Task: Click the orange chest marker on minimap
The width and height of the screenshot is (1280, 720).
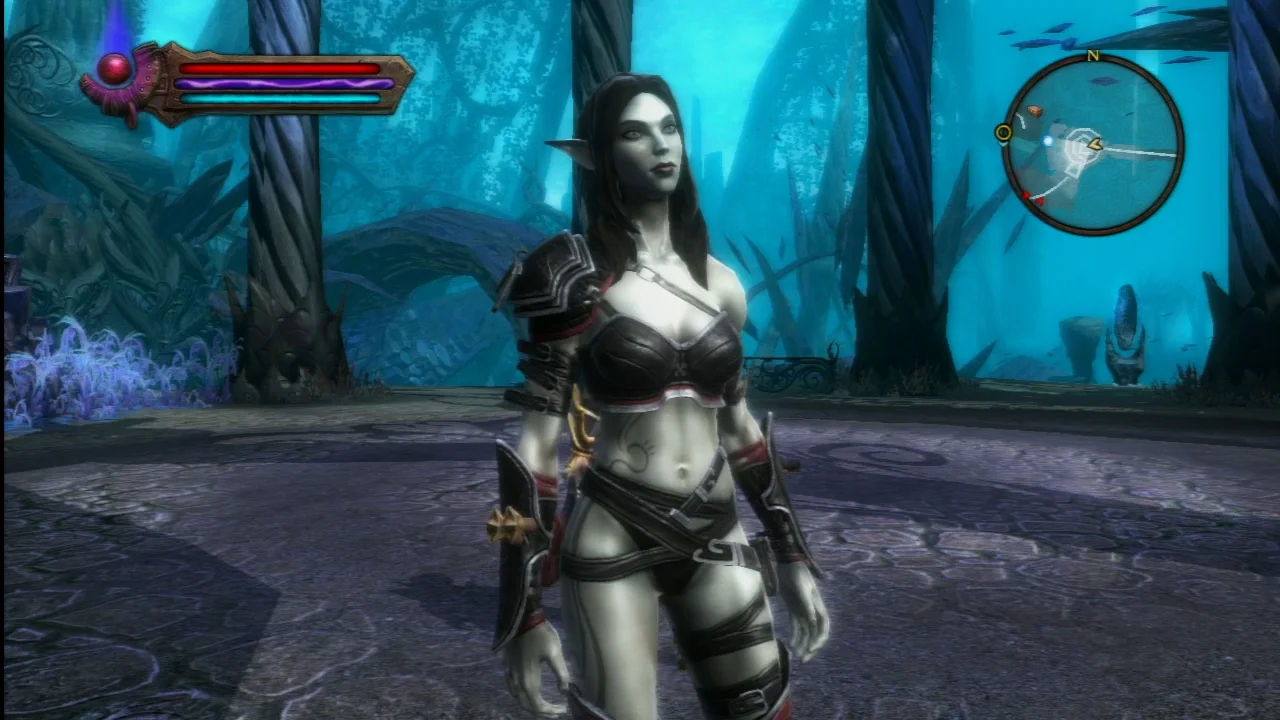Action: coord(1034,111)
